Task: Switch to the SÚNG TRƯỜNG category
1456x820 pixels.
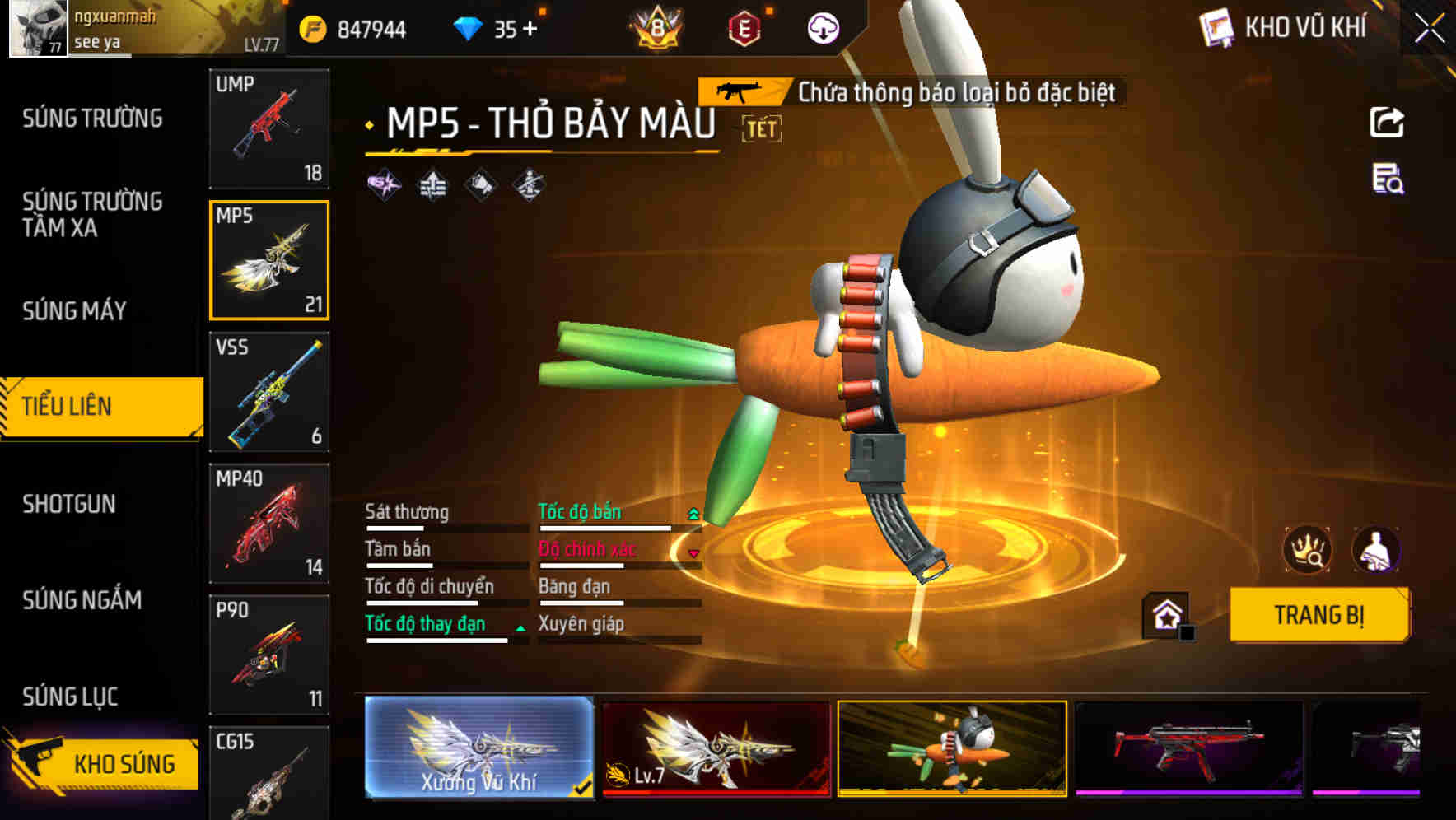Action: 92,119
